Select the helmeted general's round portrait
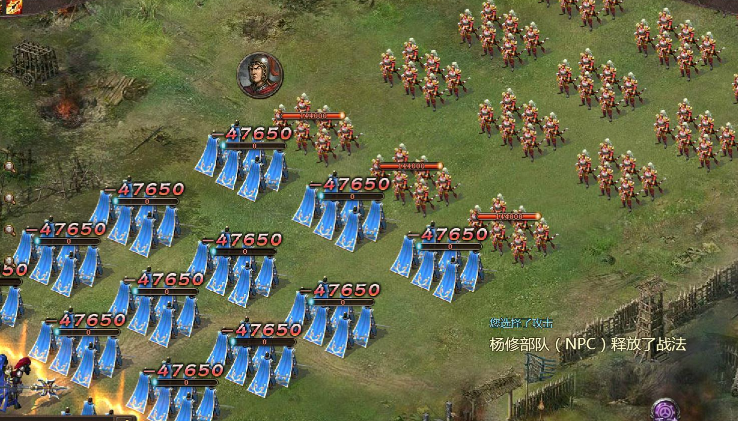Screen dimensions: 738x421 (x=260, y=75)
